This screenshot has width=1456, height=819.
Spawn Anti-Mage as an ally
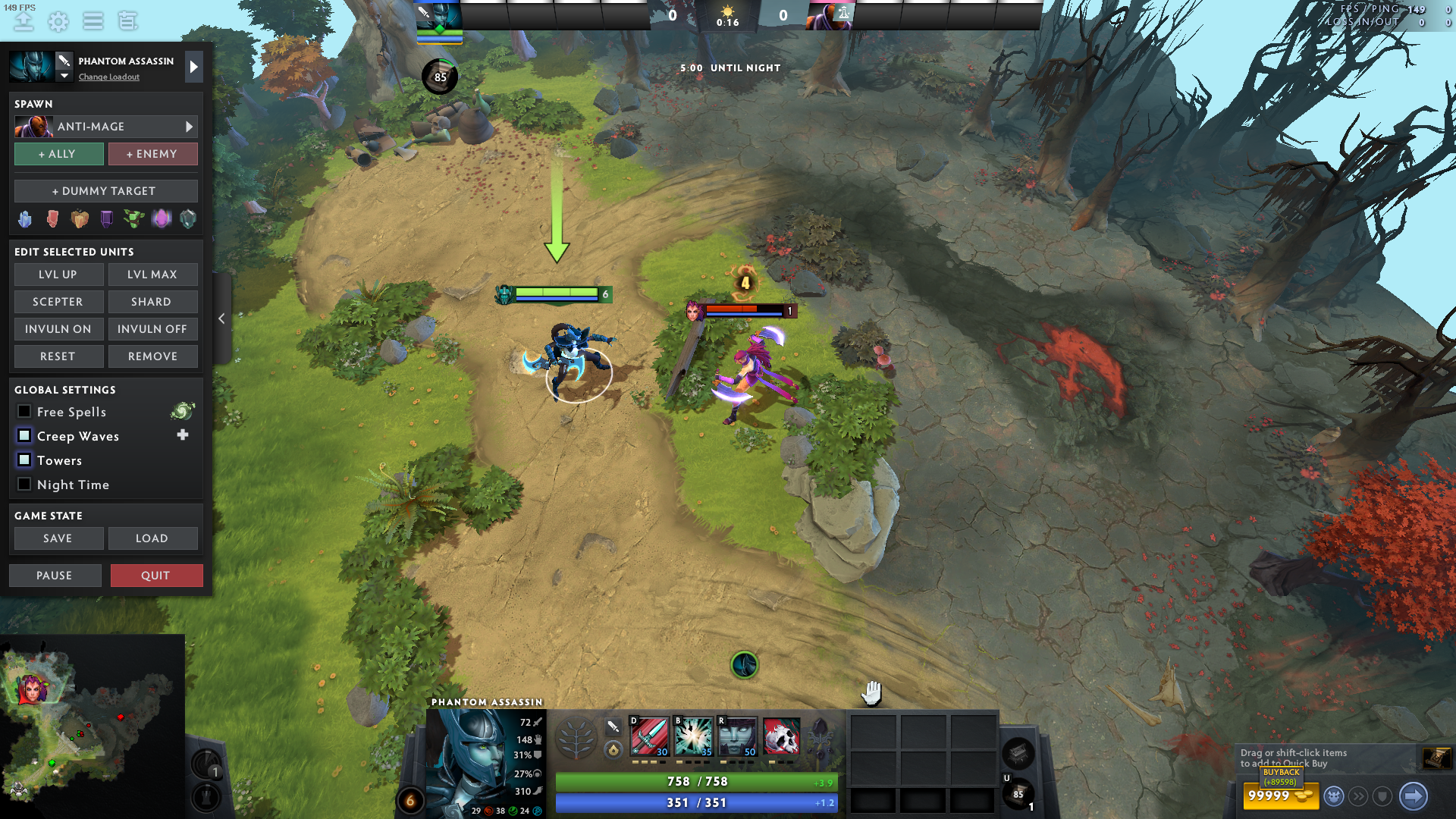point(58,154)
